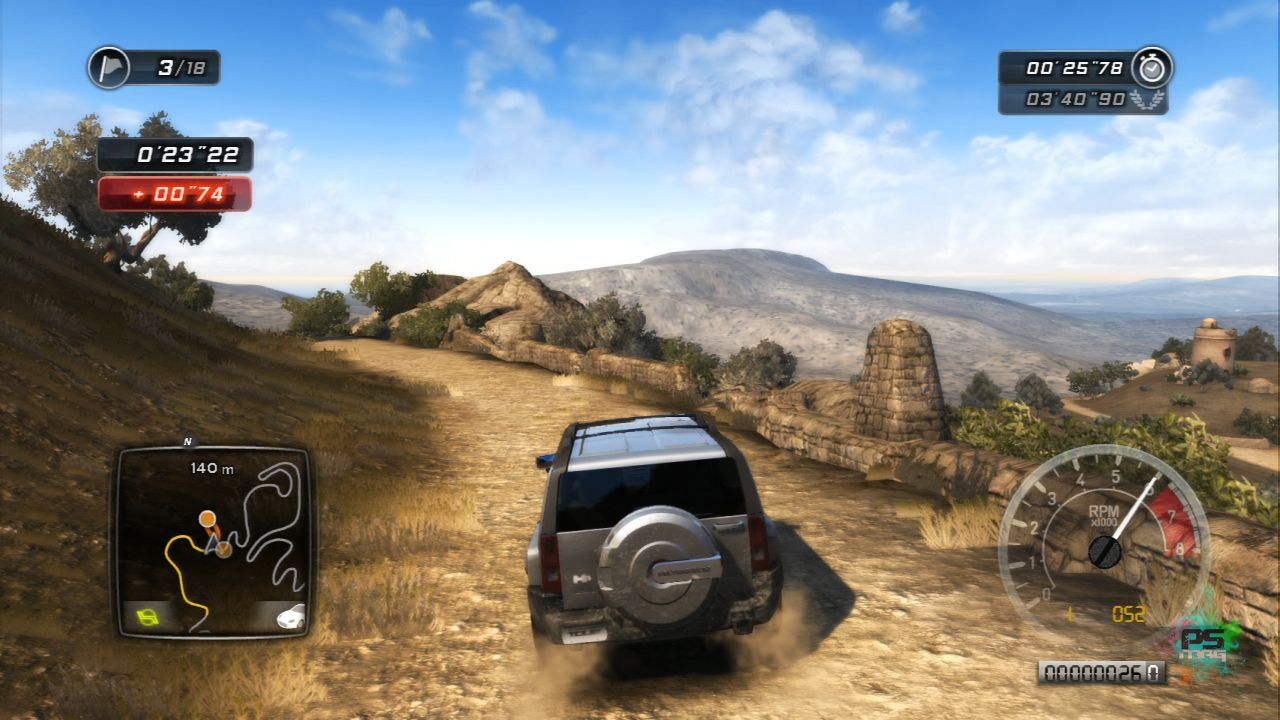Click the white car icon in minimap
Screen dimensions: 1280x720
[290, 616]
